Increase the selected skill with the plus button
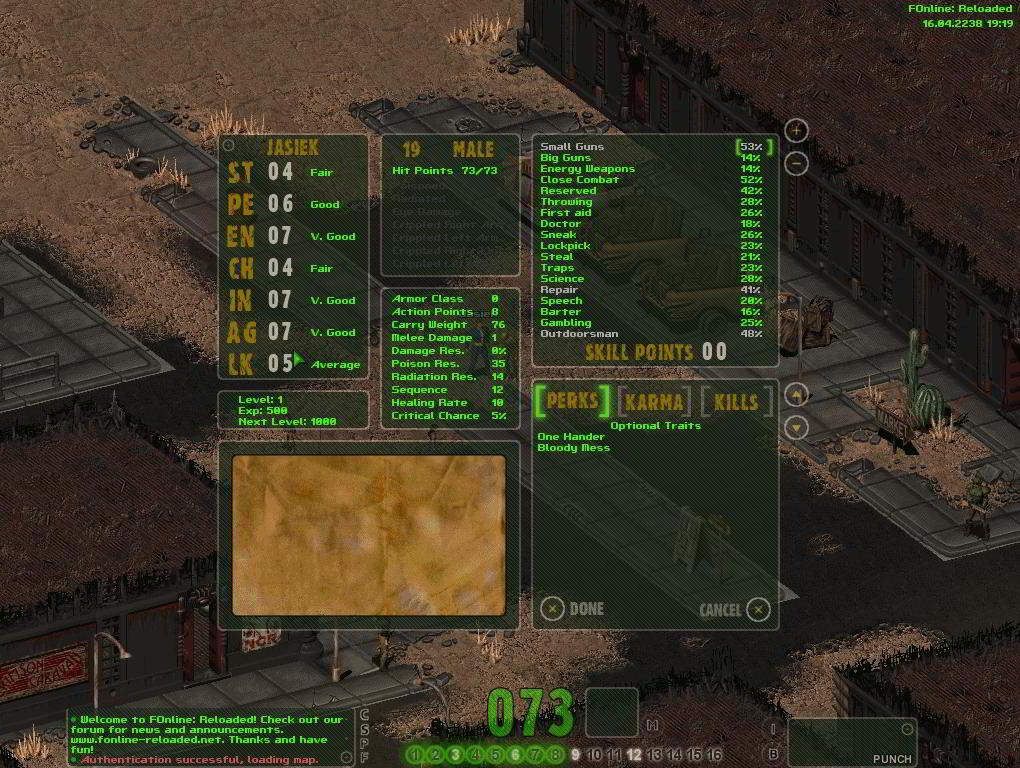Image resolution: width=1020 pixels, height=768 pixels. click(796, 130)
